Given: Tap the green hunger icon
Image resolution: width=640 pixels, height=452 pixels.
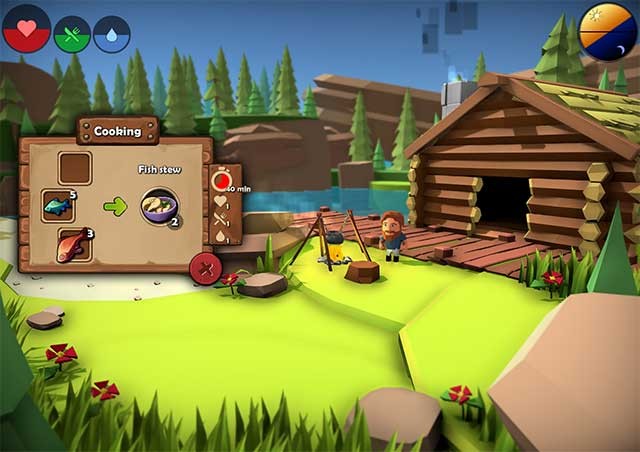Looking at the screenshot, I should pos(72,34).
